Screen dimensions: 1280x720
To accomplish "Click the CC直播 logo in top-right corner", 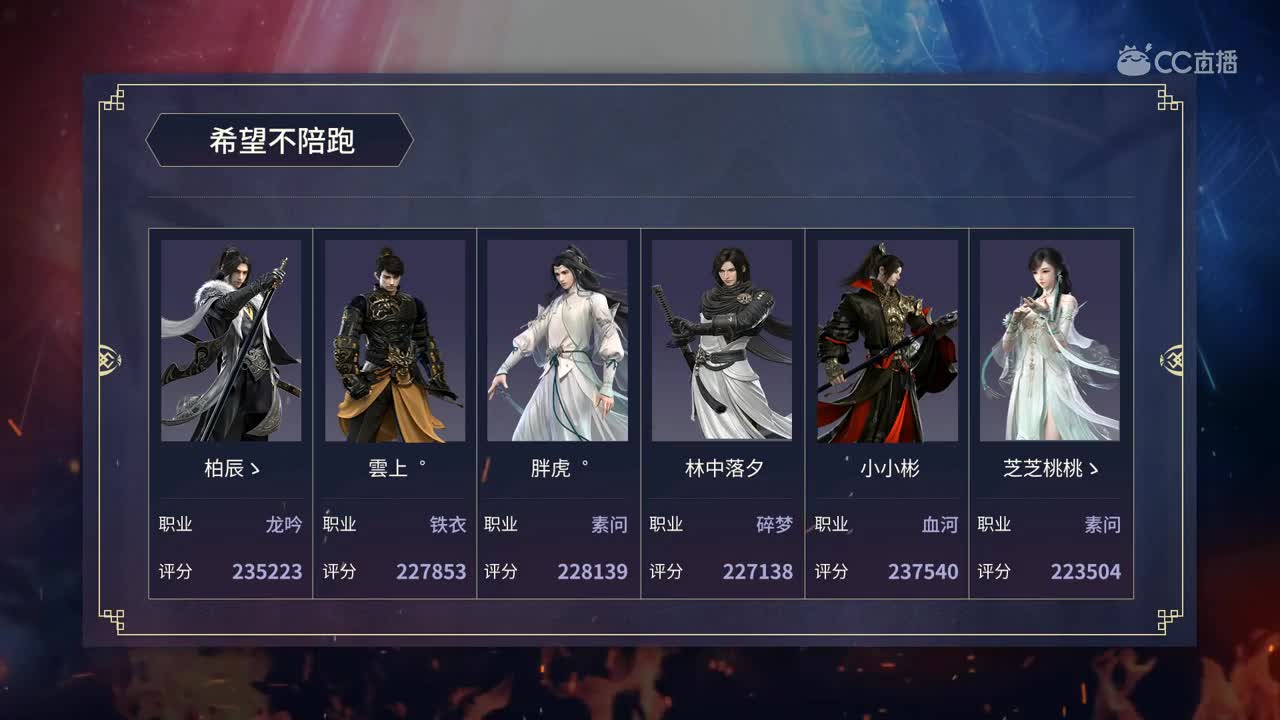I will 1180,57.
